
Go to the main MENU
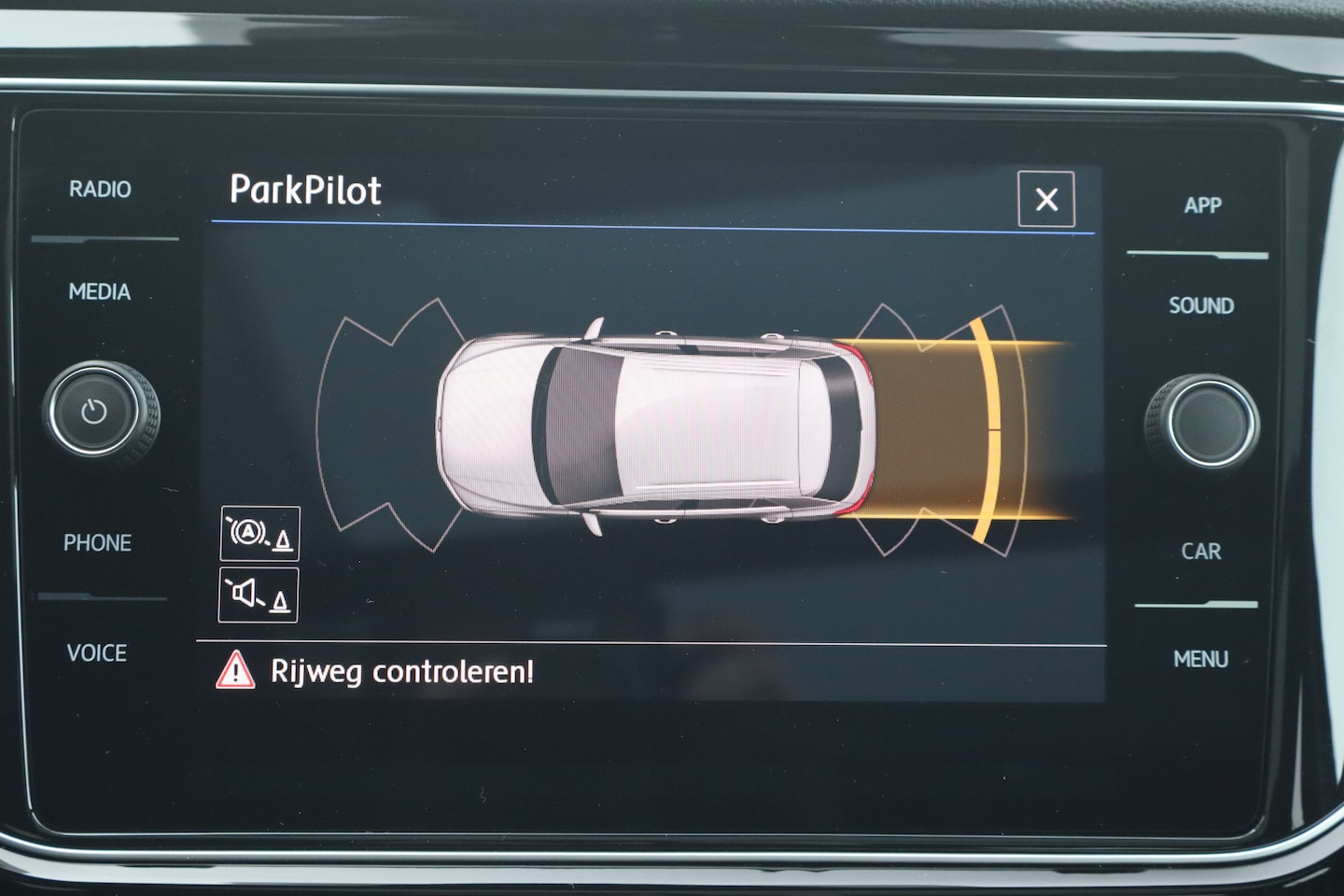1200,660
